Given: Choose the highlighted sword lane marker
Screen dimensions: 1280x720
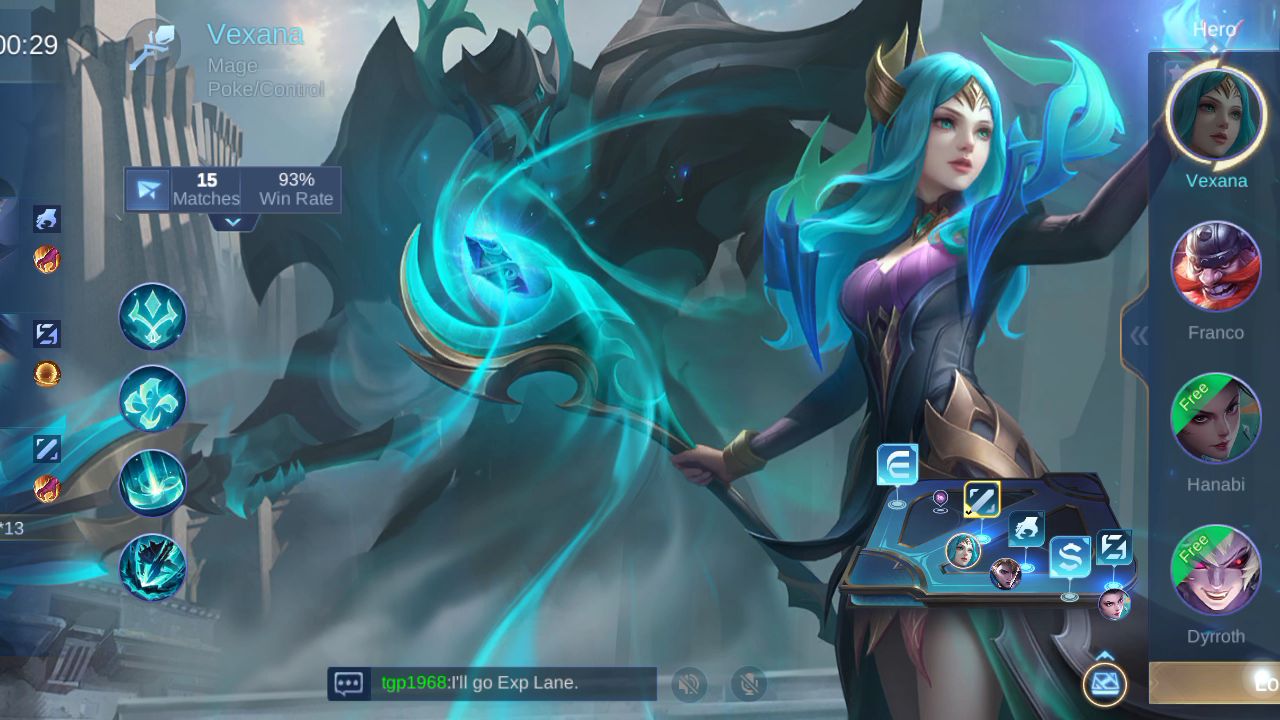Looking at the screenshot, I should 982,500.
